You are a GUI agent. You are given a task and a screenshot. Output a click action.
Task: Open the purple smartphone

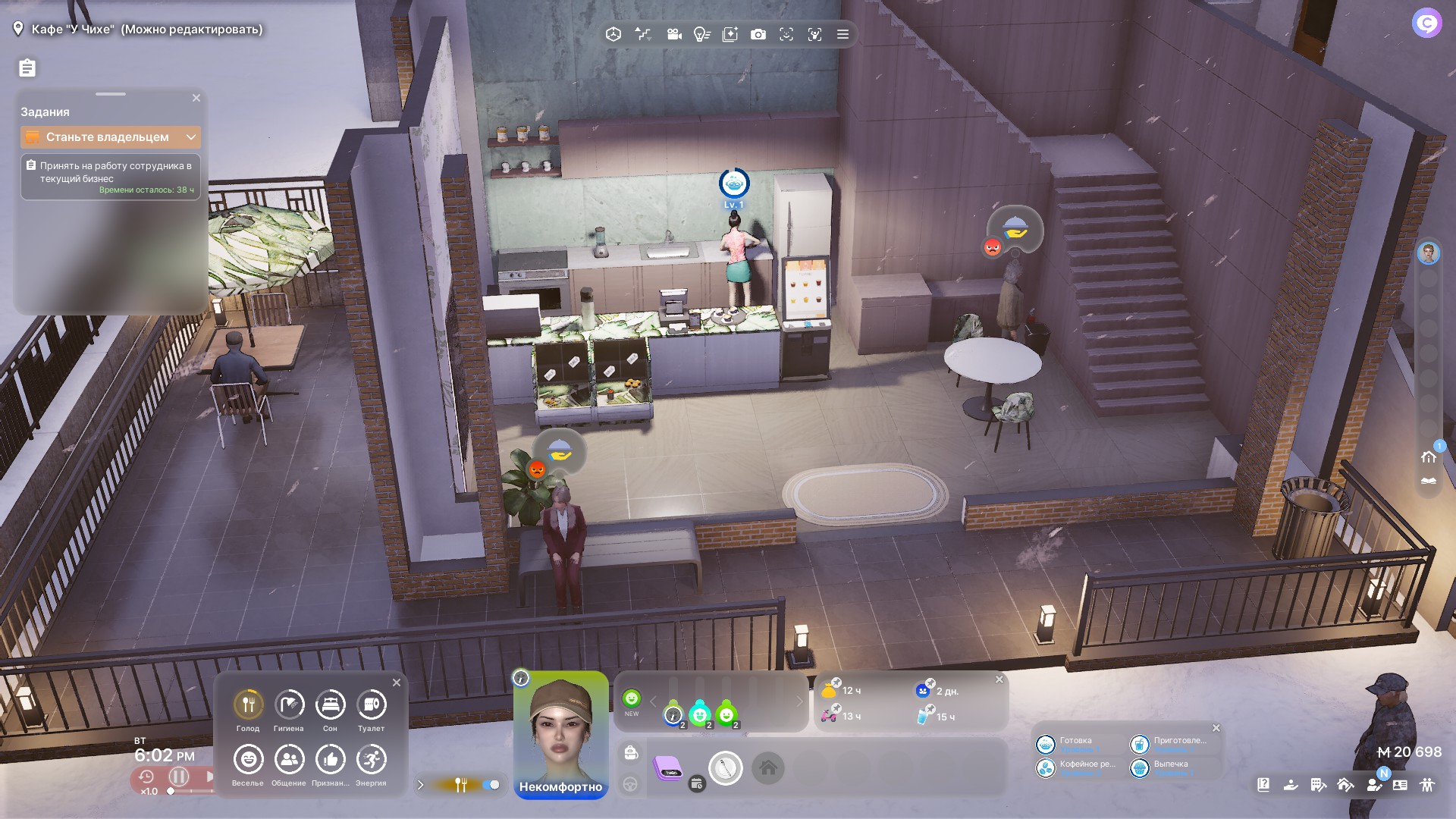pos(668,768)
